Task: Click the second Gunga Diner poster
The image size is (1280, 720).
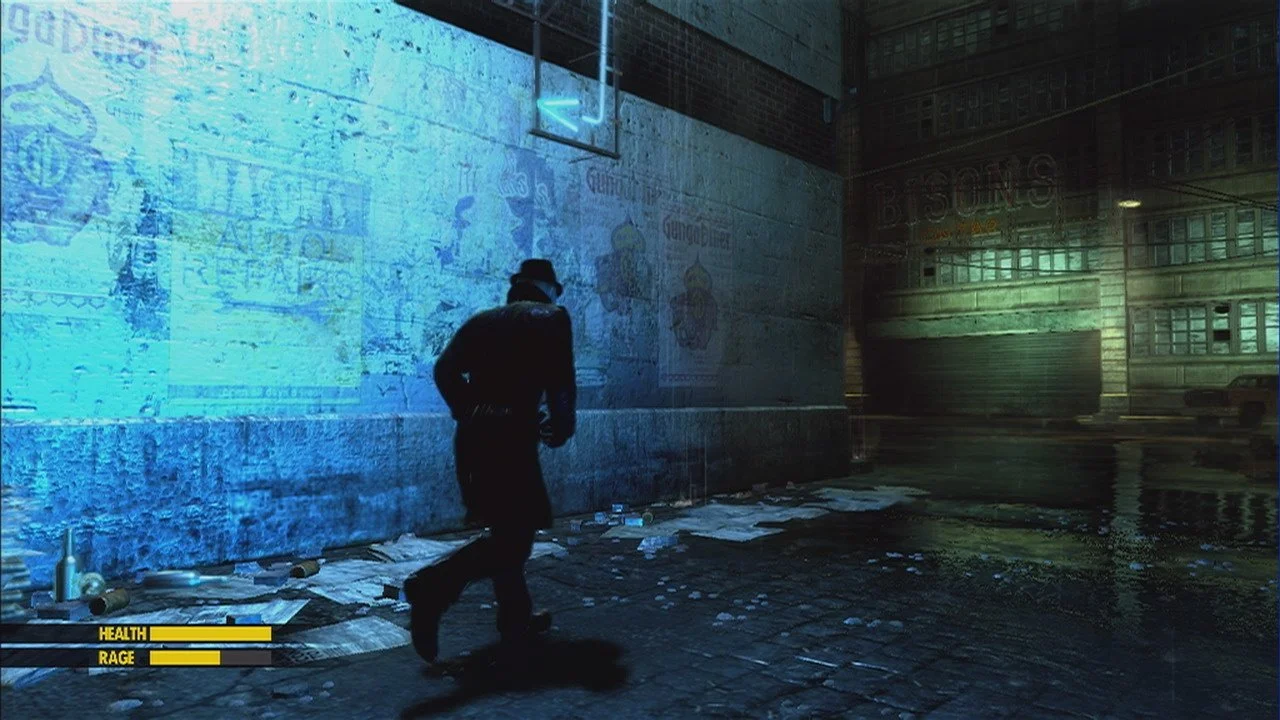Action: pyautogui.click(x=699, y=230)
